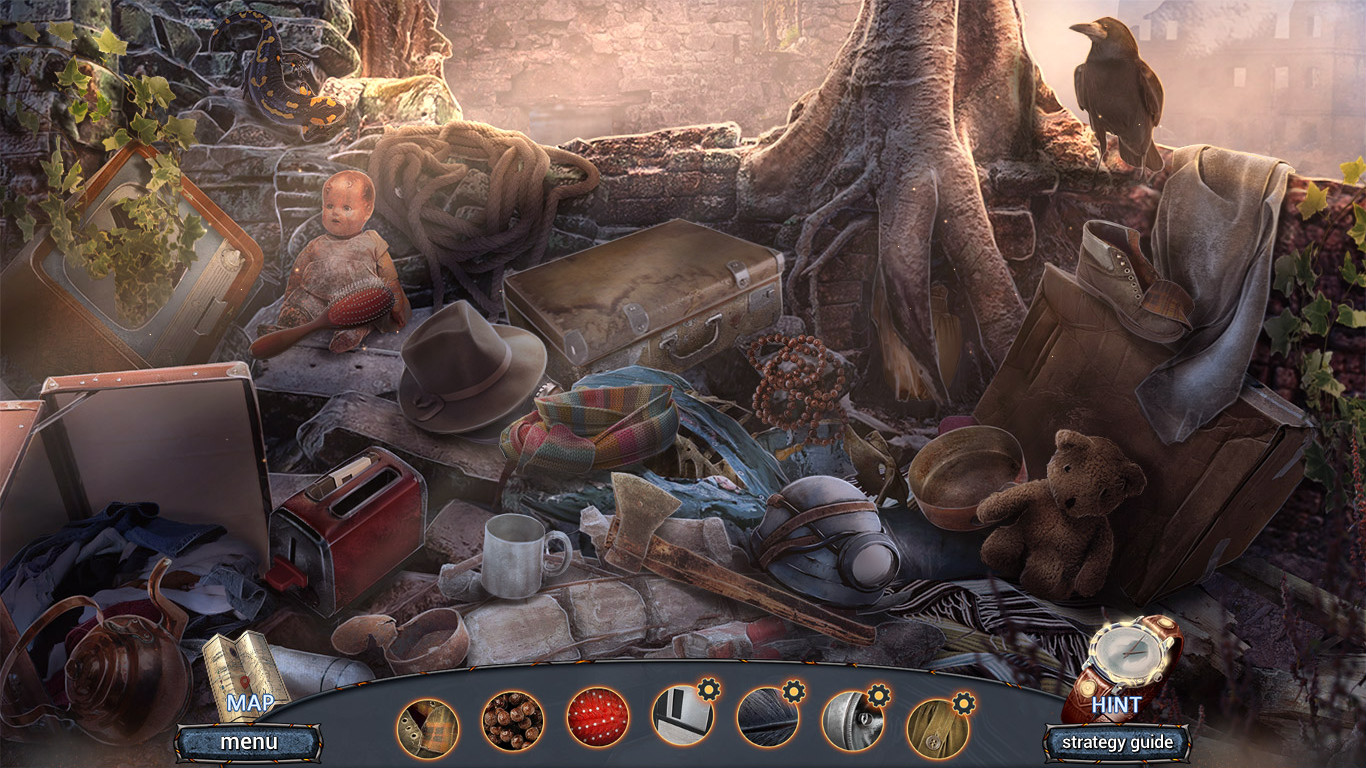
Task: Select the grey and white box clue
Action: point(683,718)
